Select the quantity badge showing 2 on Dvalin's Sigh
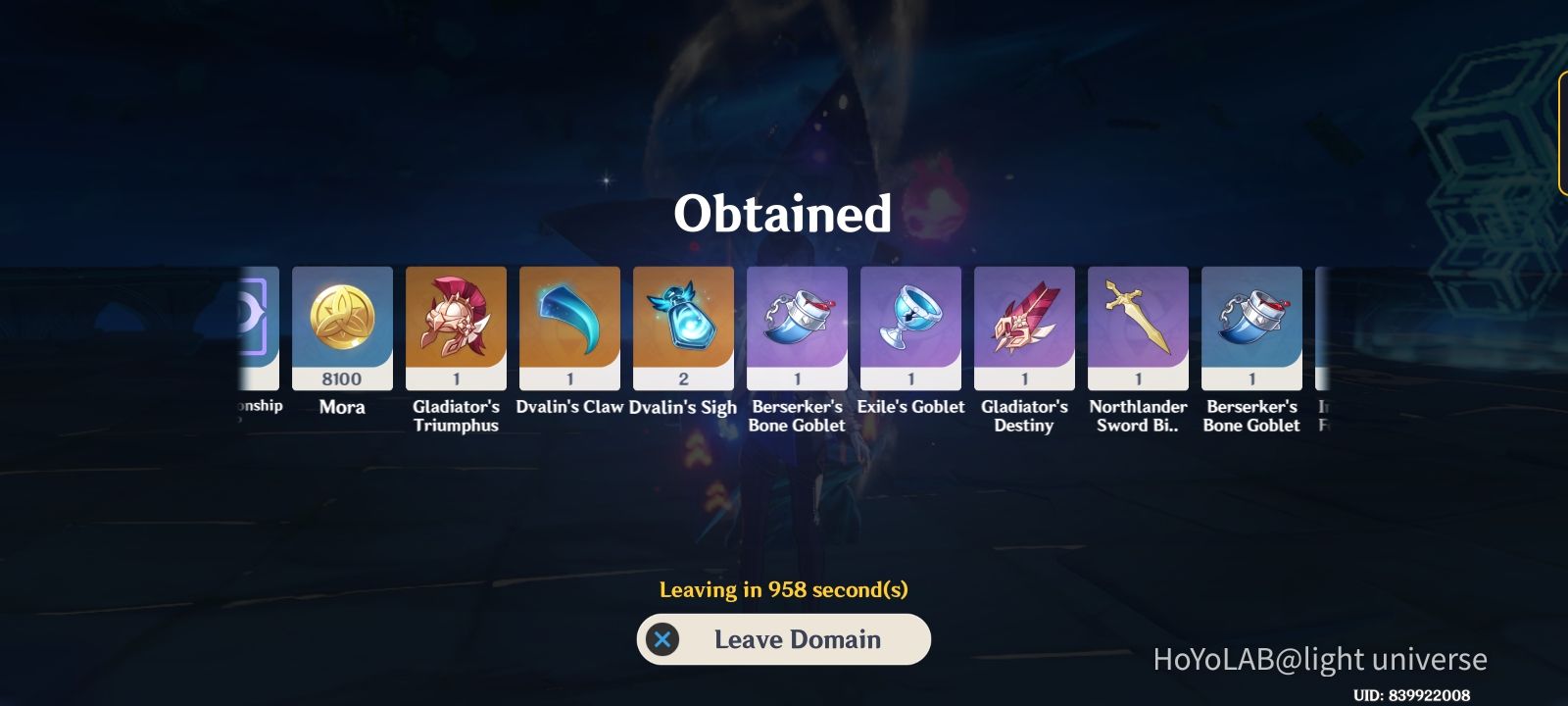Screen dimensions: 1568x706 [x=683, y=378]
